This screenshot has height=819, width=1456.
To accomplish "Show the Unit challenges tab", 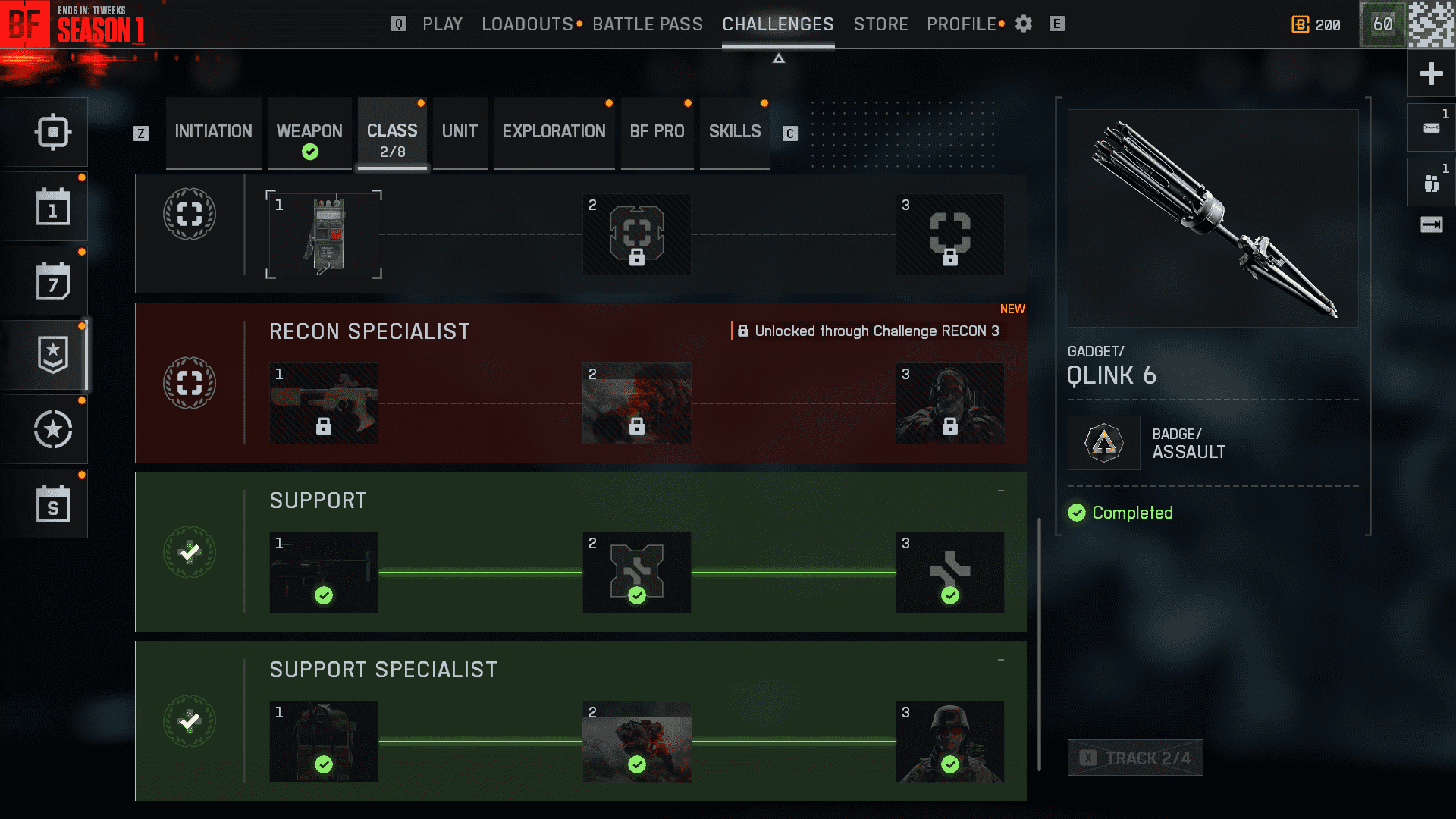I will click(460, 132).
